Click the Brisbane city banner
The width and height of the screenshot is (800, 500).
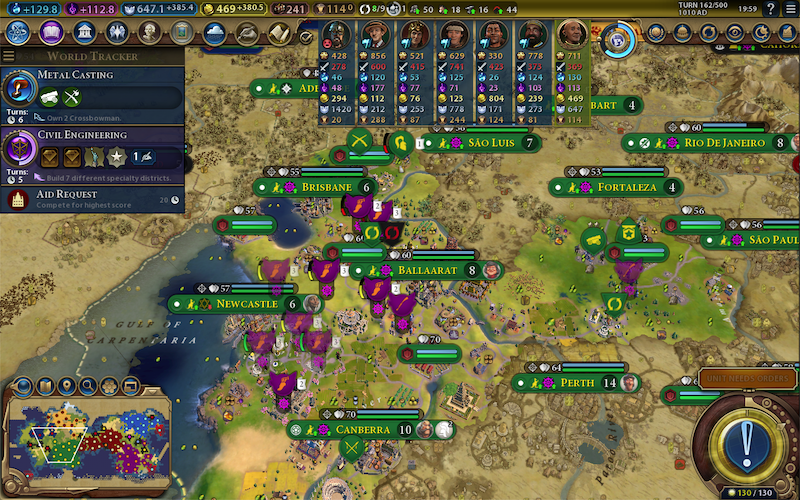(318, 187)
